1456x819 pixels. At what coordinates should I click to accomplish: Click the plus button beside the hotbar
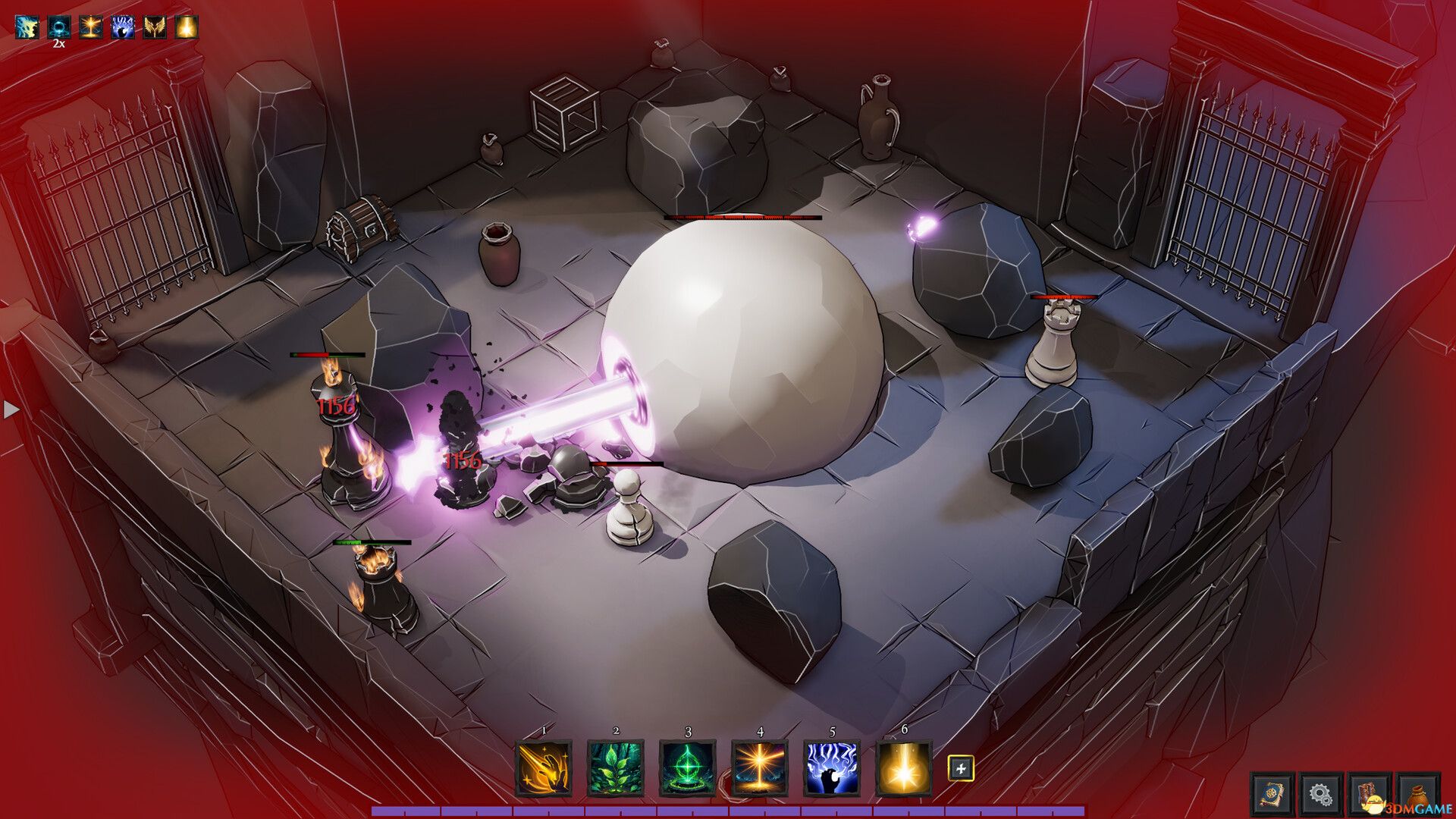coord(961,768)
